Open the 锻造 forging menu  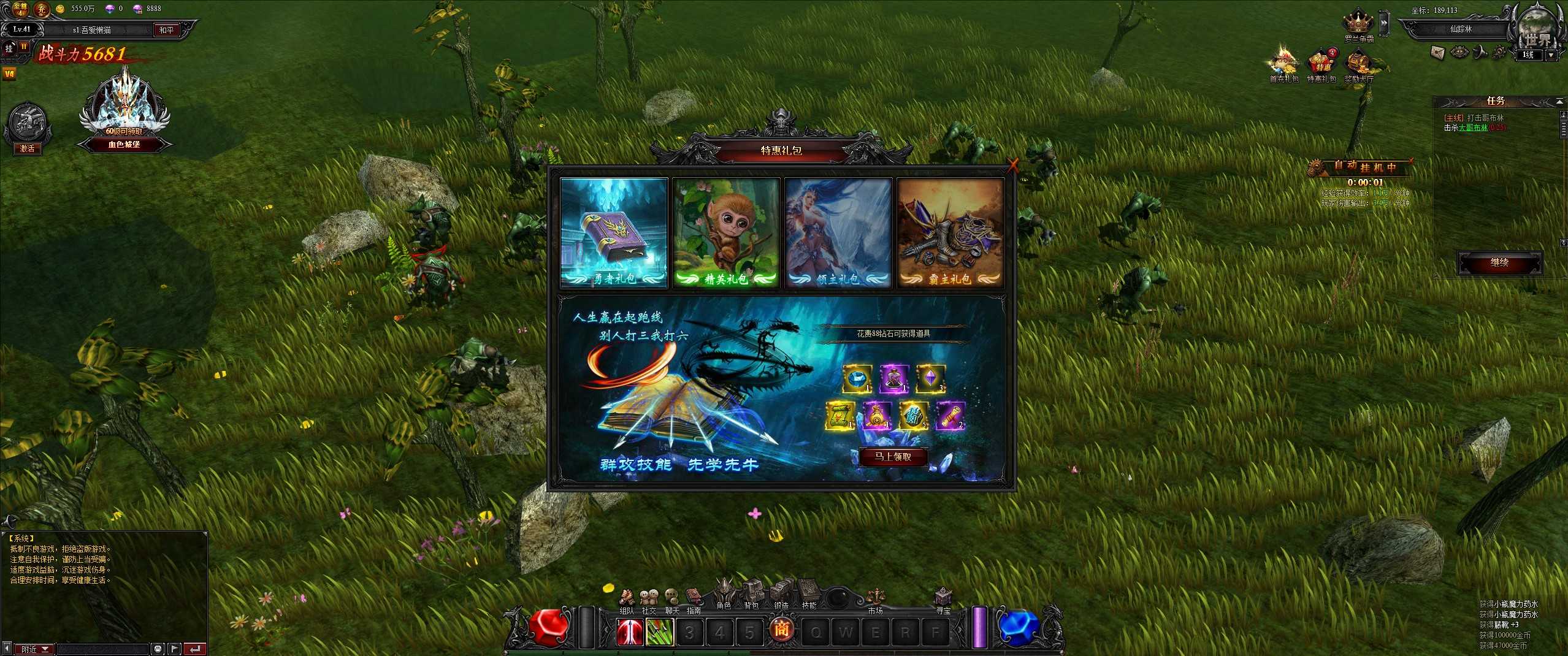click(781, 594)
